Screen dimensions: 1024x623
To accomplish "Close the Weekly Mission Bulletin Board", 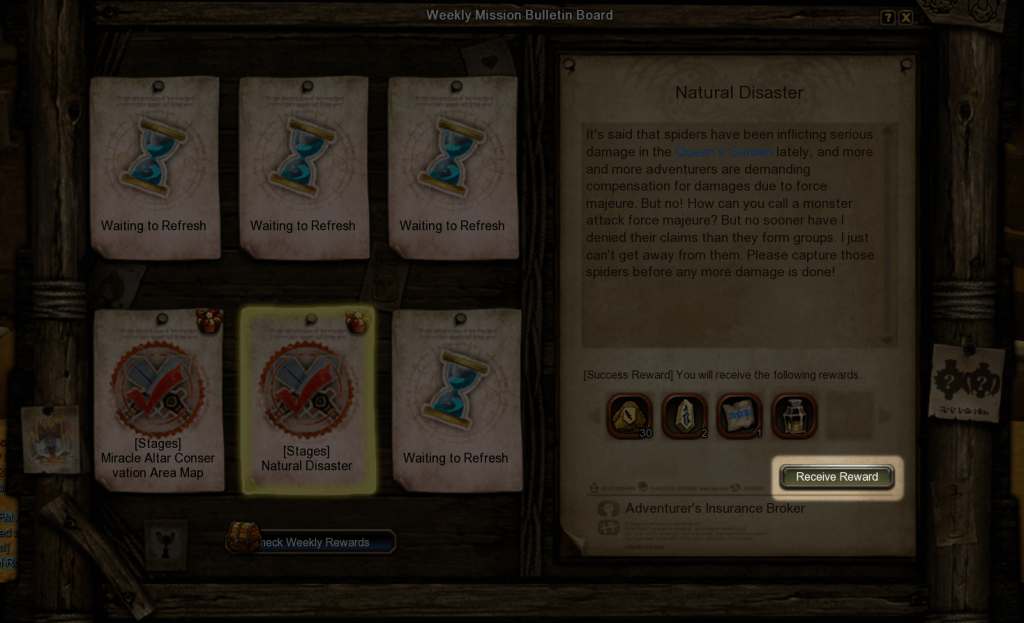I will click(906, 18).
